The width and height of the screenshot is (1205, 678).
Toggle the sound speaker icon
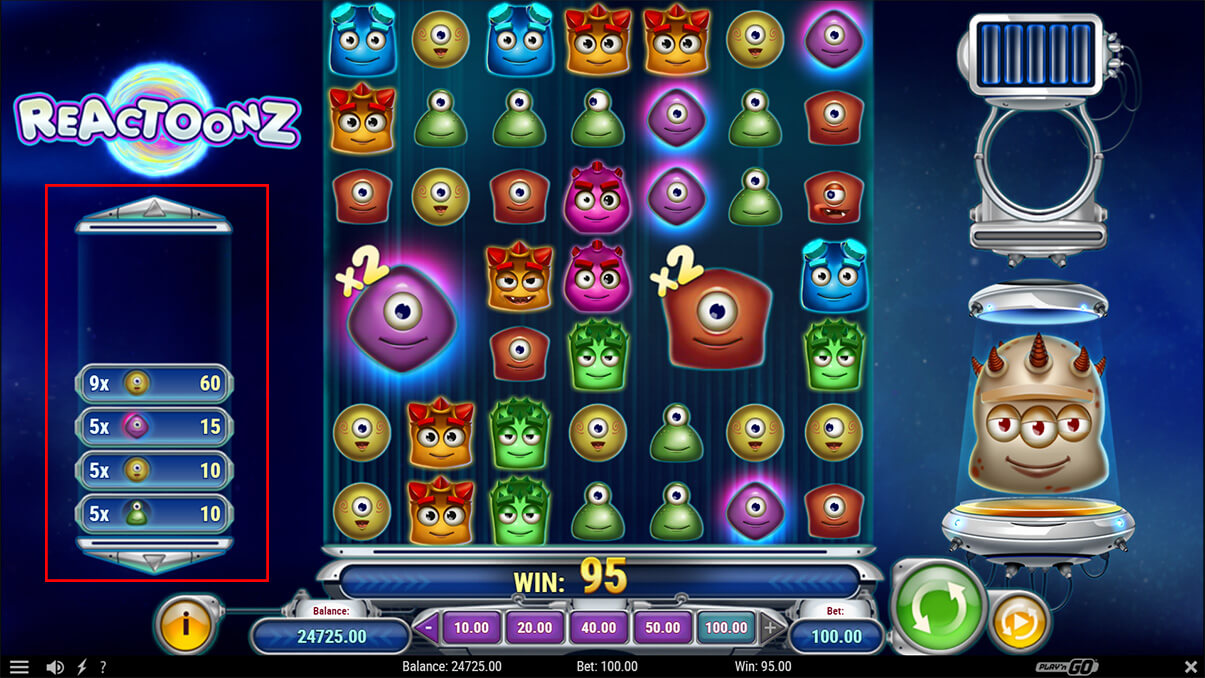tap(56, 667)
